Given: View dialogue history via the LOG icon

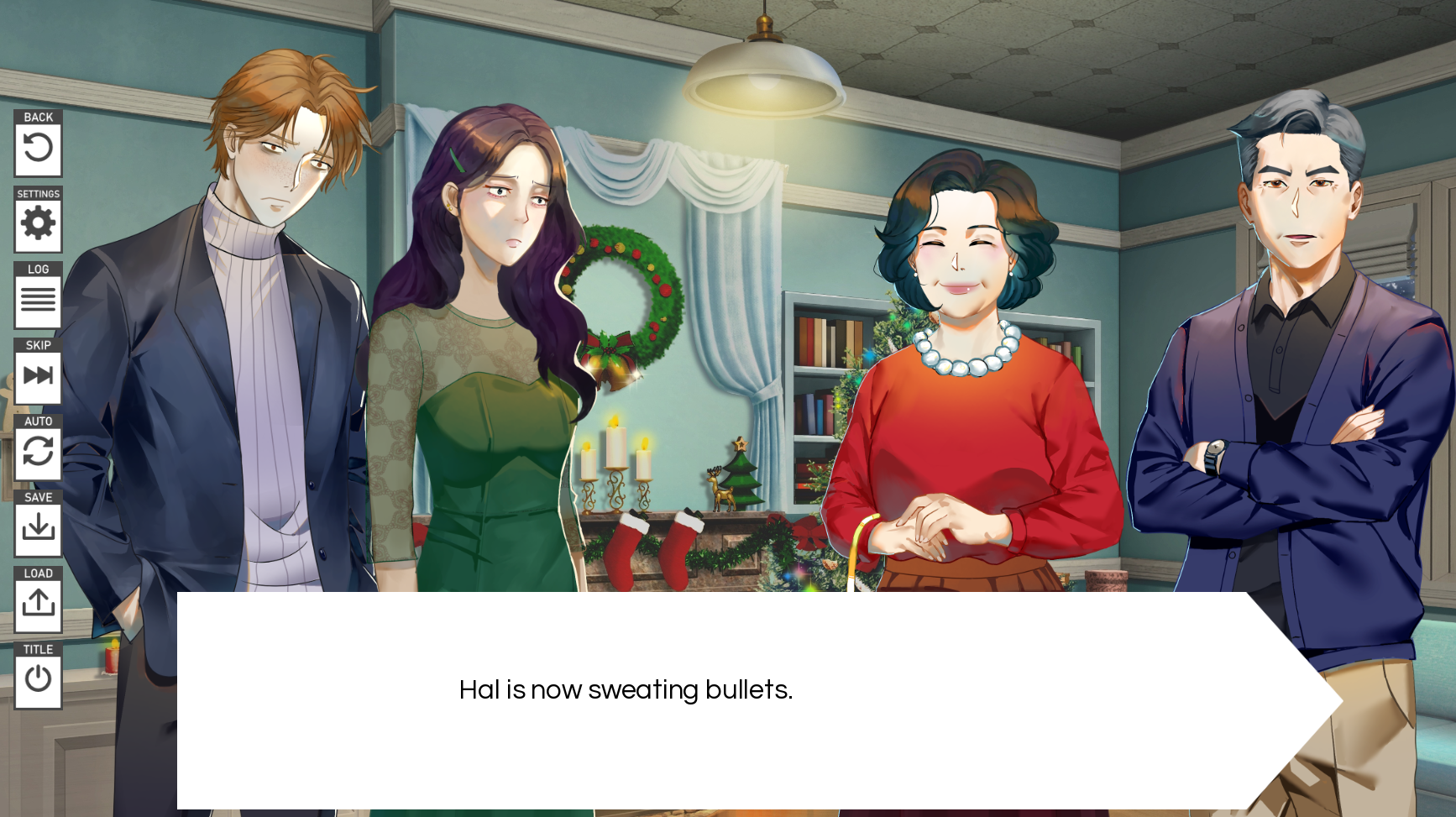Looking at the screenshot, I should pyautogui.click(x=38, y=301).
